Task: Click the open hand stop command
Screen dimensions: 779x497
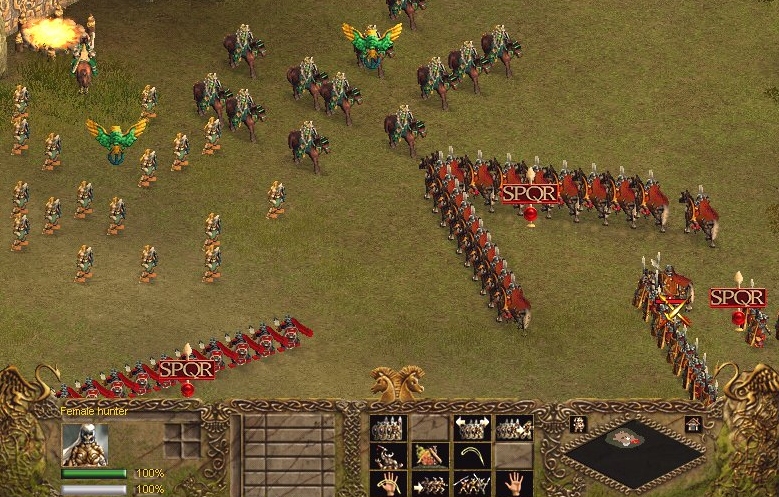Action: point(513,484)
